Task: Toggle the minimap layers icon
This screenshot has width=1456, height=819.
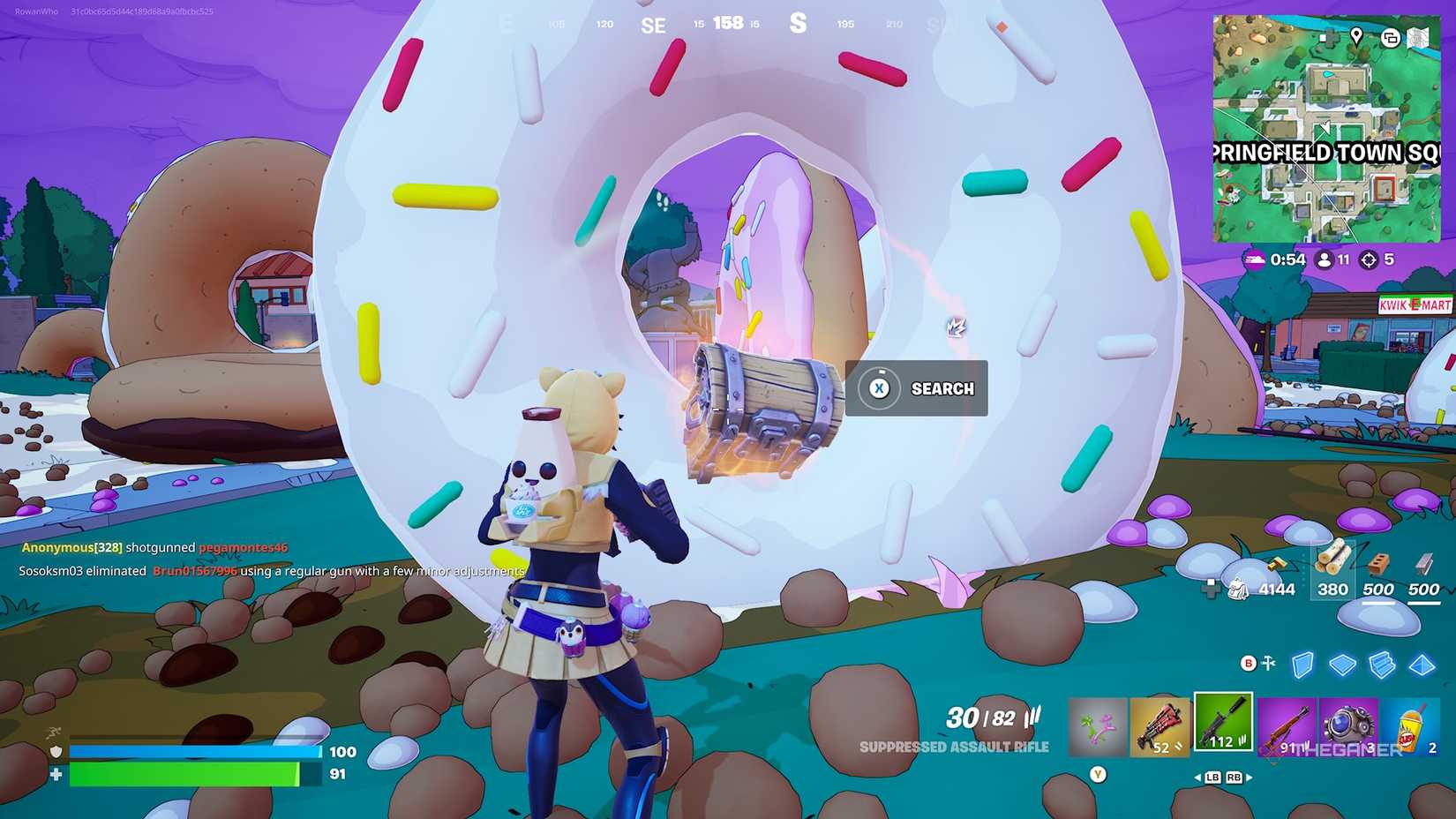Action: coord(1391,39)
